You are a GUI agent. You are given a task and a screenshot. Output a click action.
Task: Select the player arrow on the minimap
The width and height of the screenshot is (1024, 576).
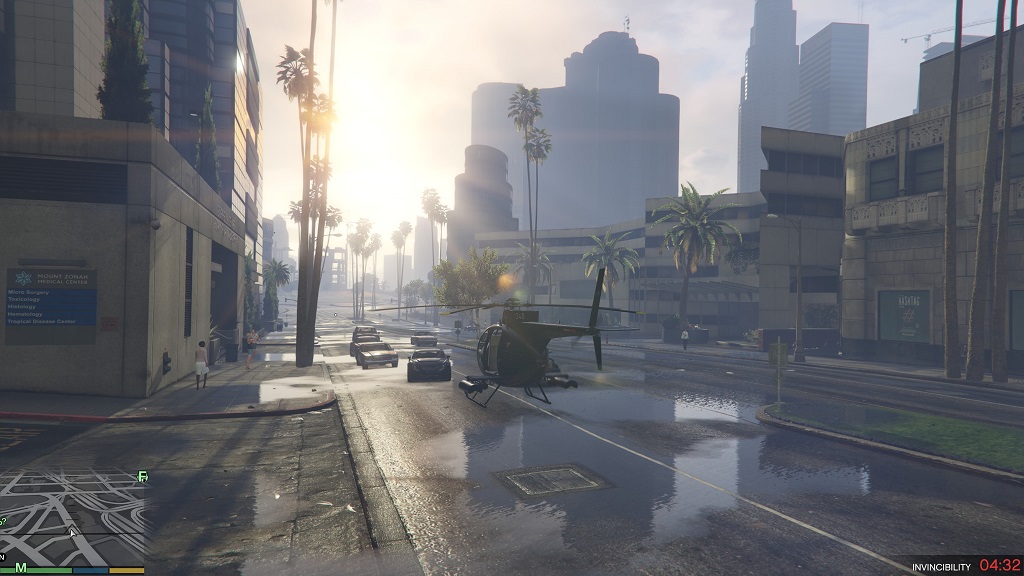tap(71, 531)
